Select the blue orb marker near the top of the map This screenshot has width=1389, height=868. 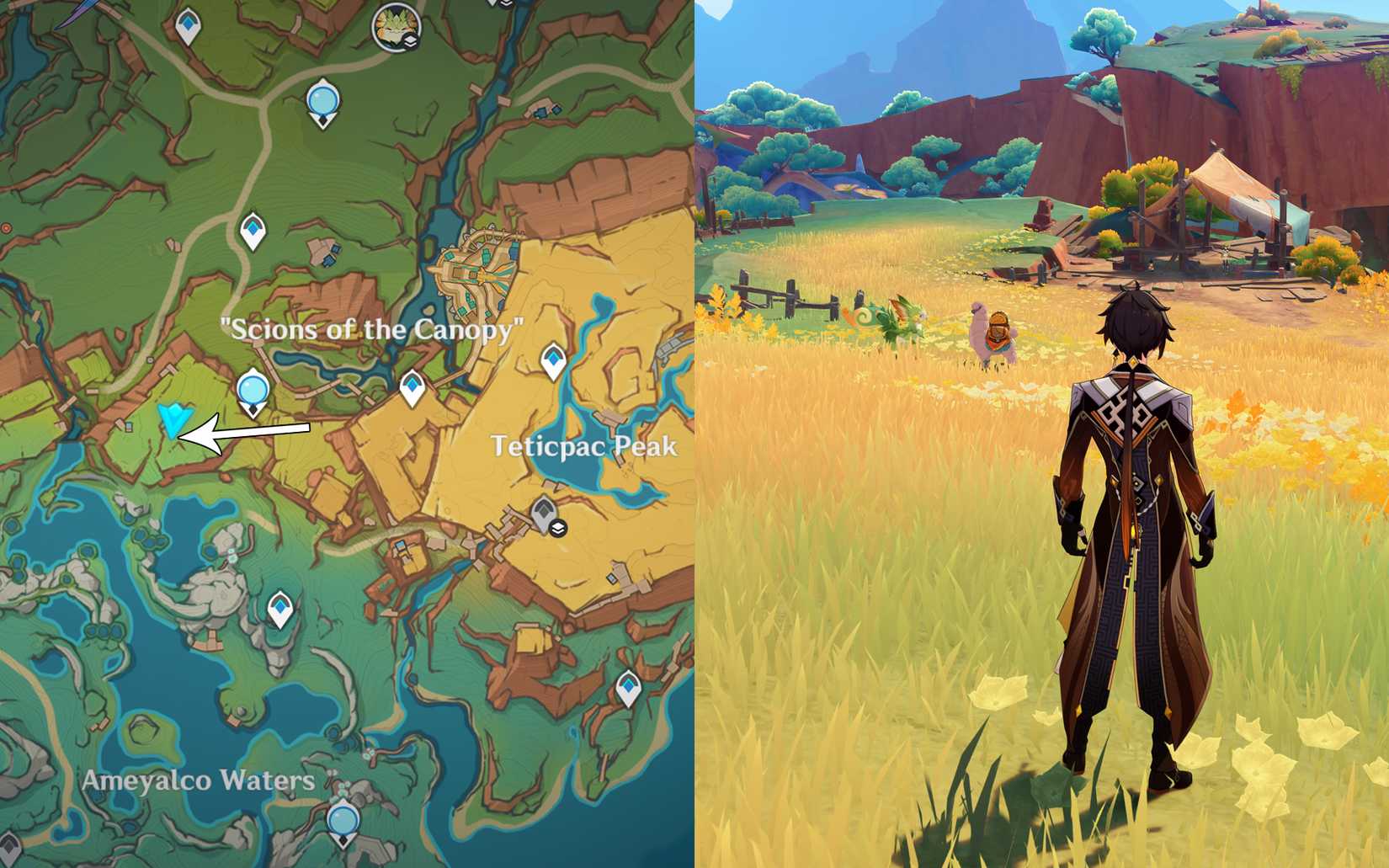[322, 99]
